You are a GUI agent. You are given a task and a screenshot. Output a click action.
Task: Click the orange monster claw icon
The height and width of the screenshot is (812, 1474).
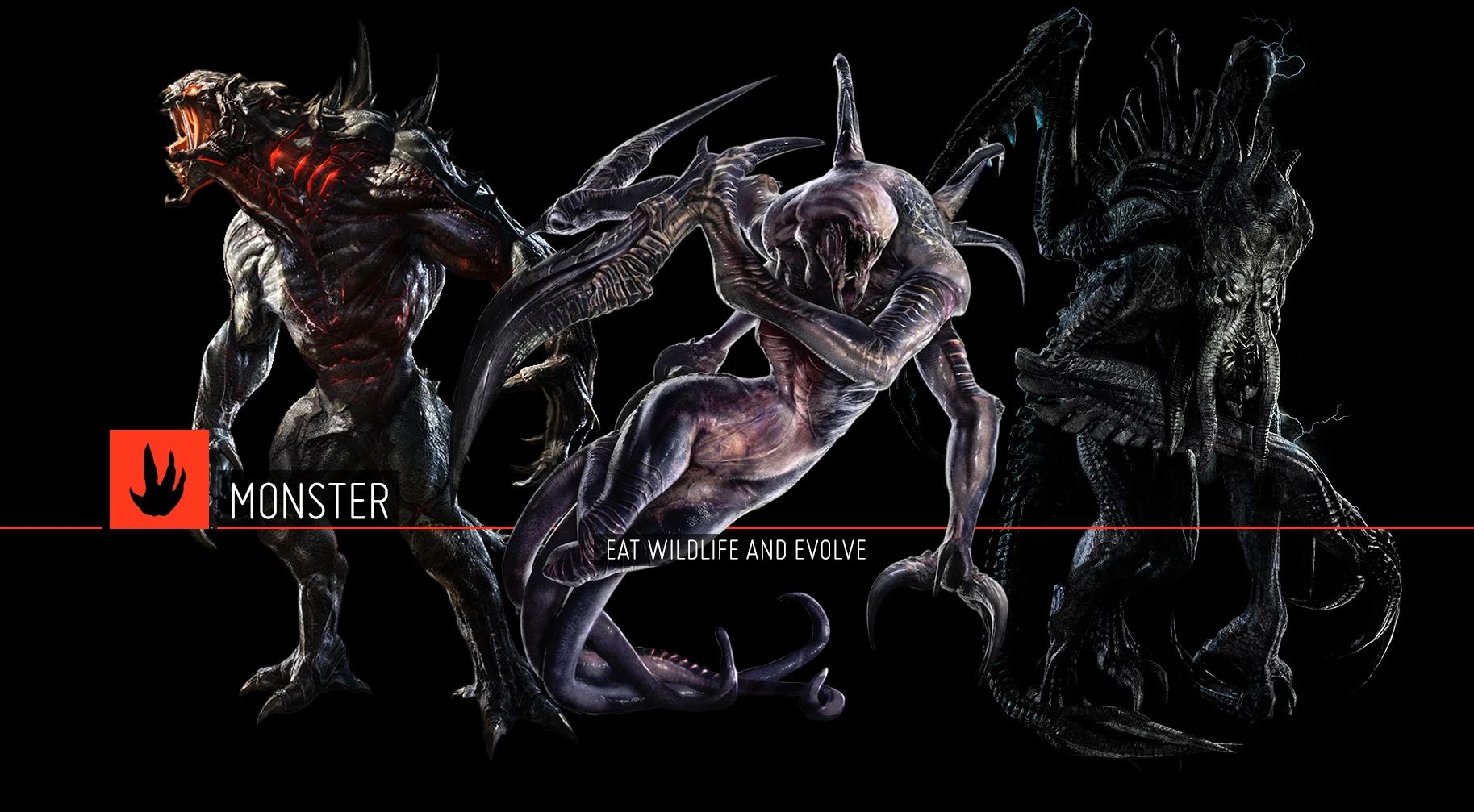159,479
